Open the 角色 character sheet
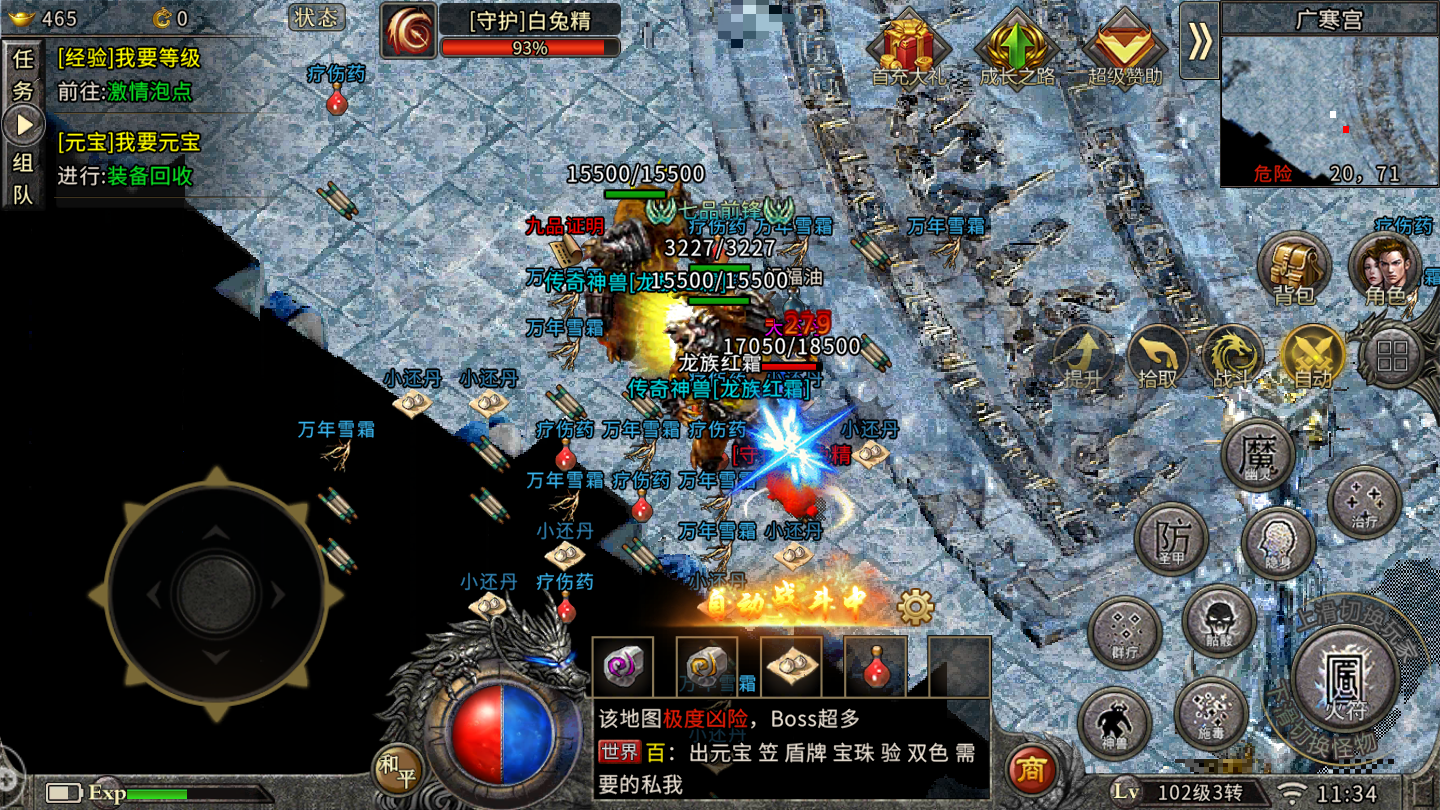The image size is (1440, 810). pos(1385,268)
